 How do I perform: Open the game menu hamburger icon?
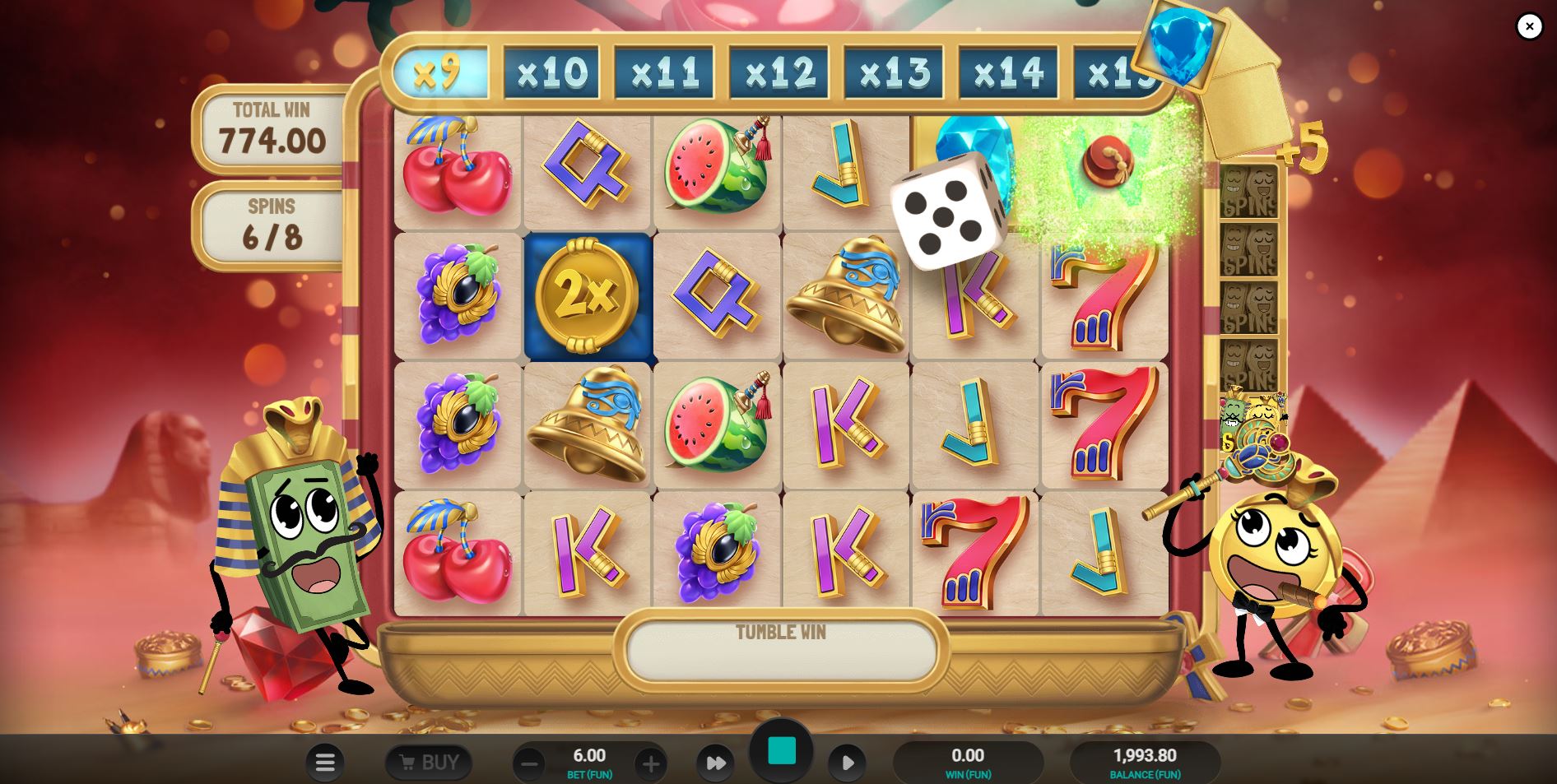coord(326,762)
